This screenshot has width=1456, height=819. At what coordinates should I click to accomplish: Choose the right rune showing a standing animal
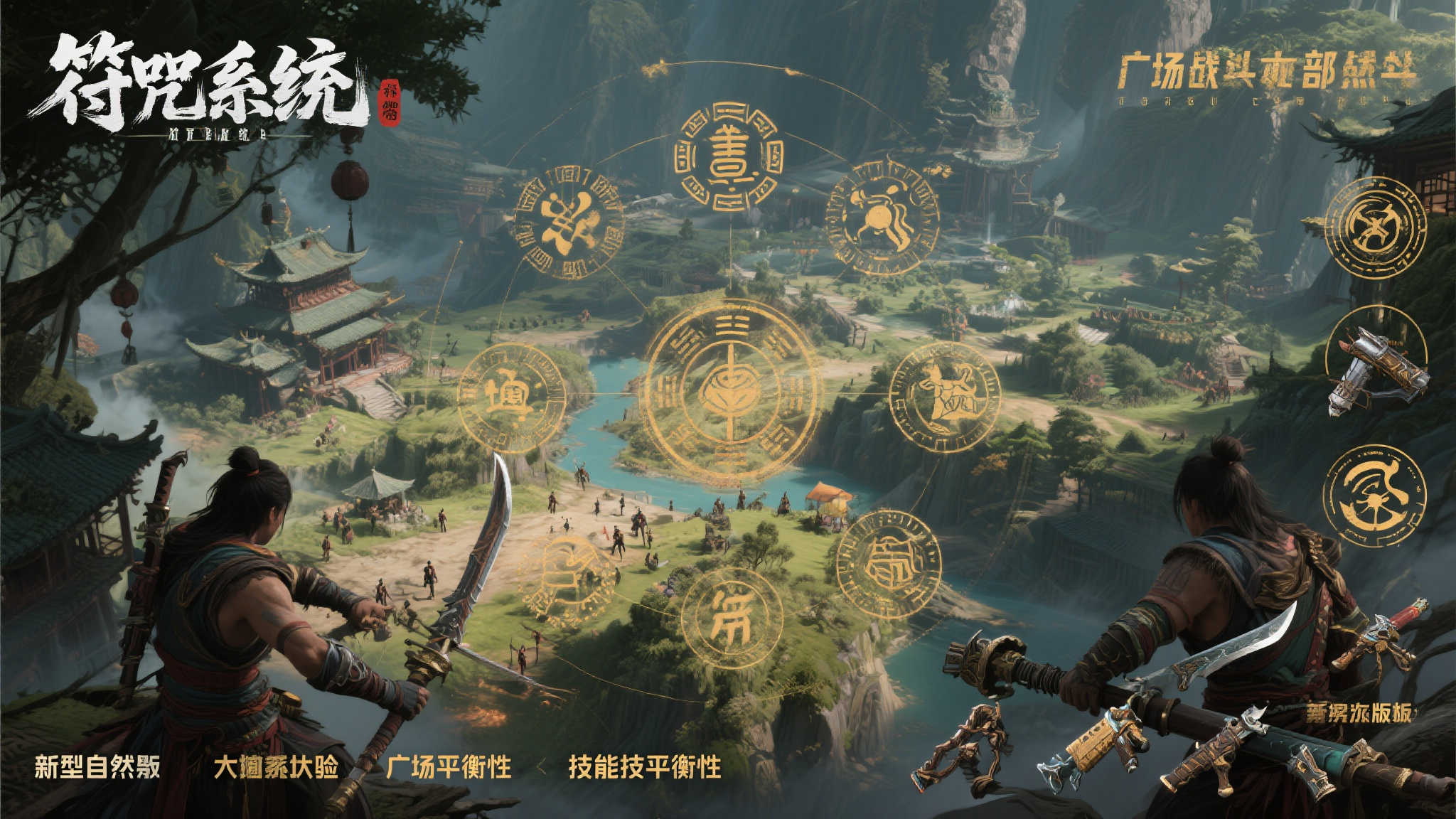coord(945,397)
